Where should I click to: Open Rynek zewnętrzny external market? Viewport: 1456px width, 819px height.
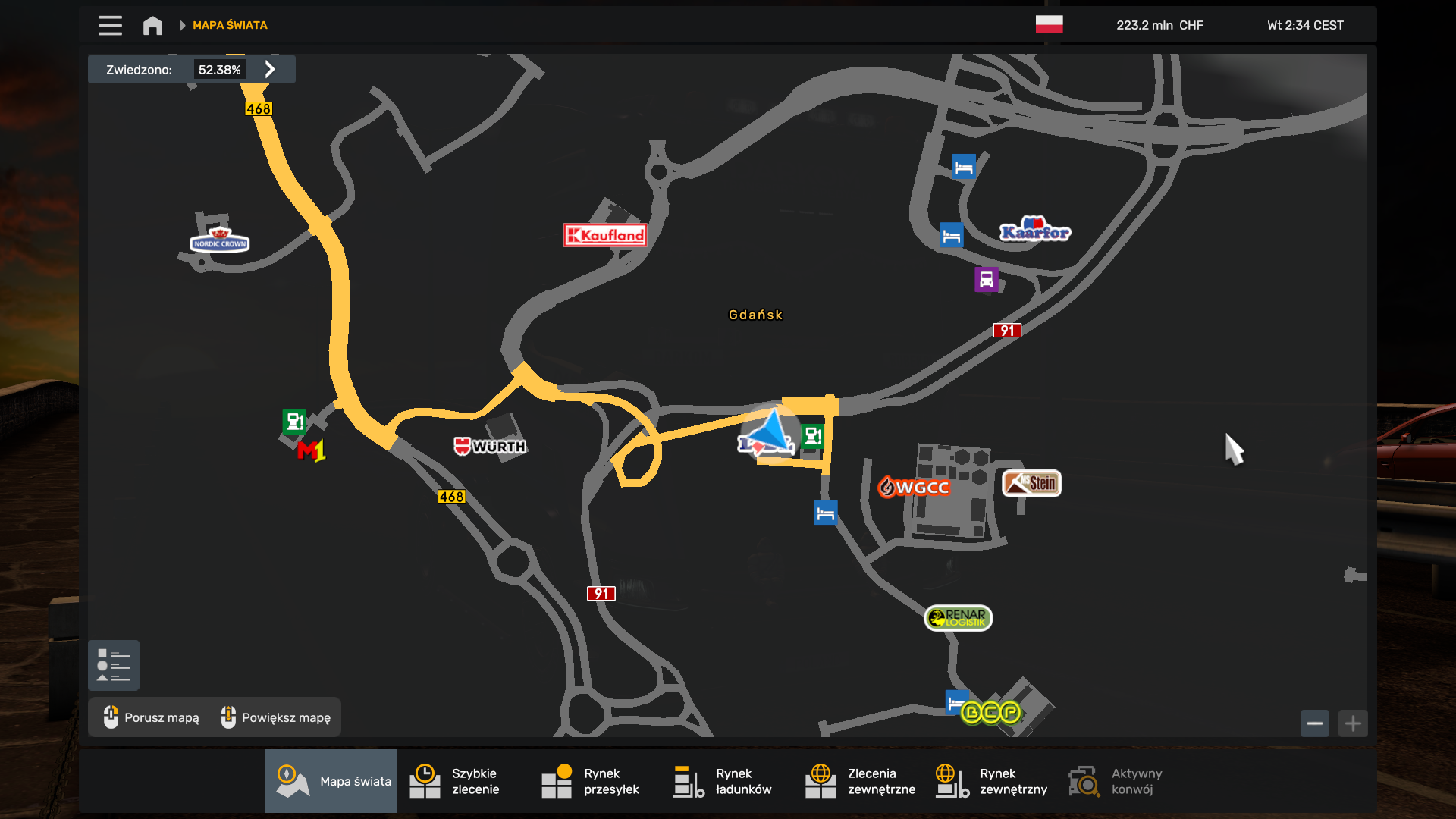(x=992, y=781)
